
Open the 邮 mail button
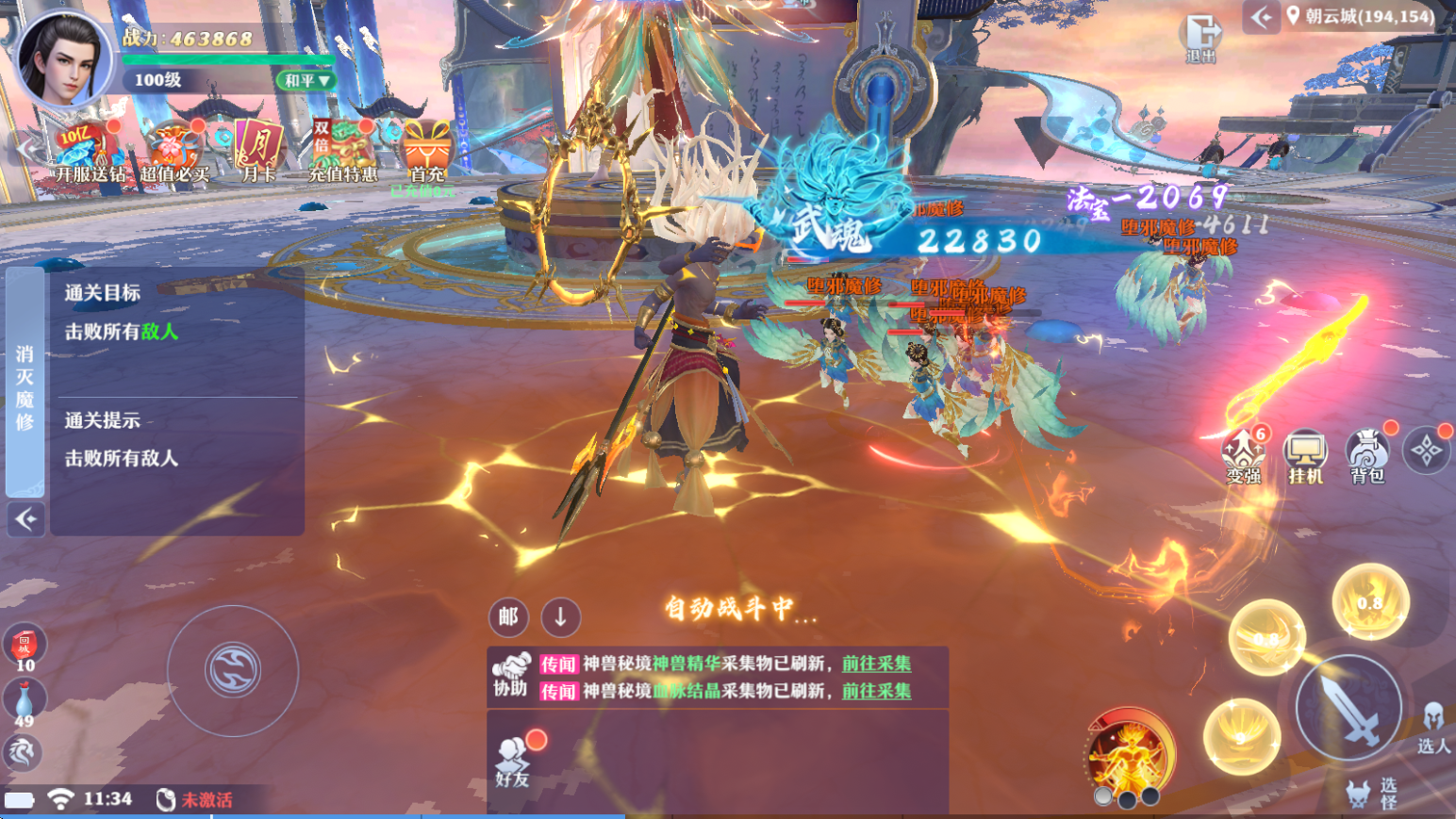pos(508,617)
